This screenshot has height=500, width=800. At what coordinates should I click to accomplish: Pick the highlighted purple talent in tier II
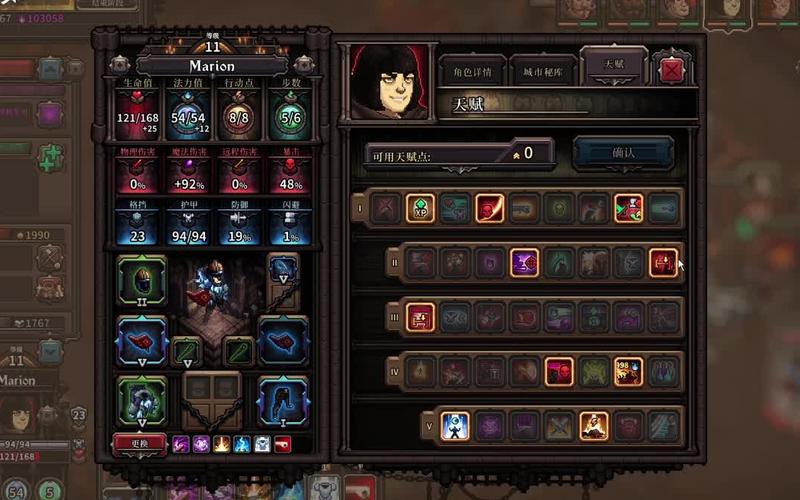[x=525, y=262]
